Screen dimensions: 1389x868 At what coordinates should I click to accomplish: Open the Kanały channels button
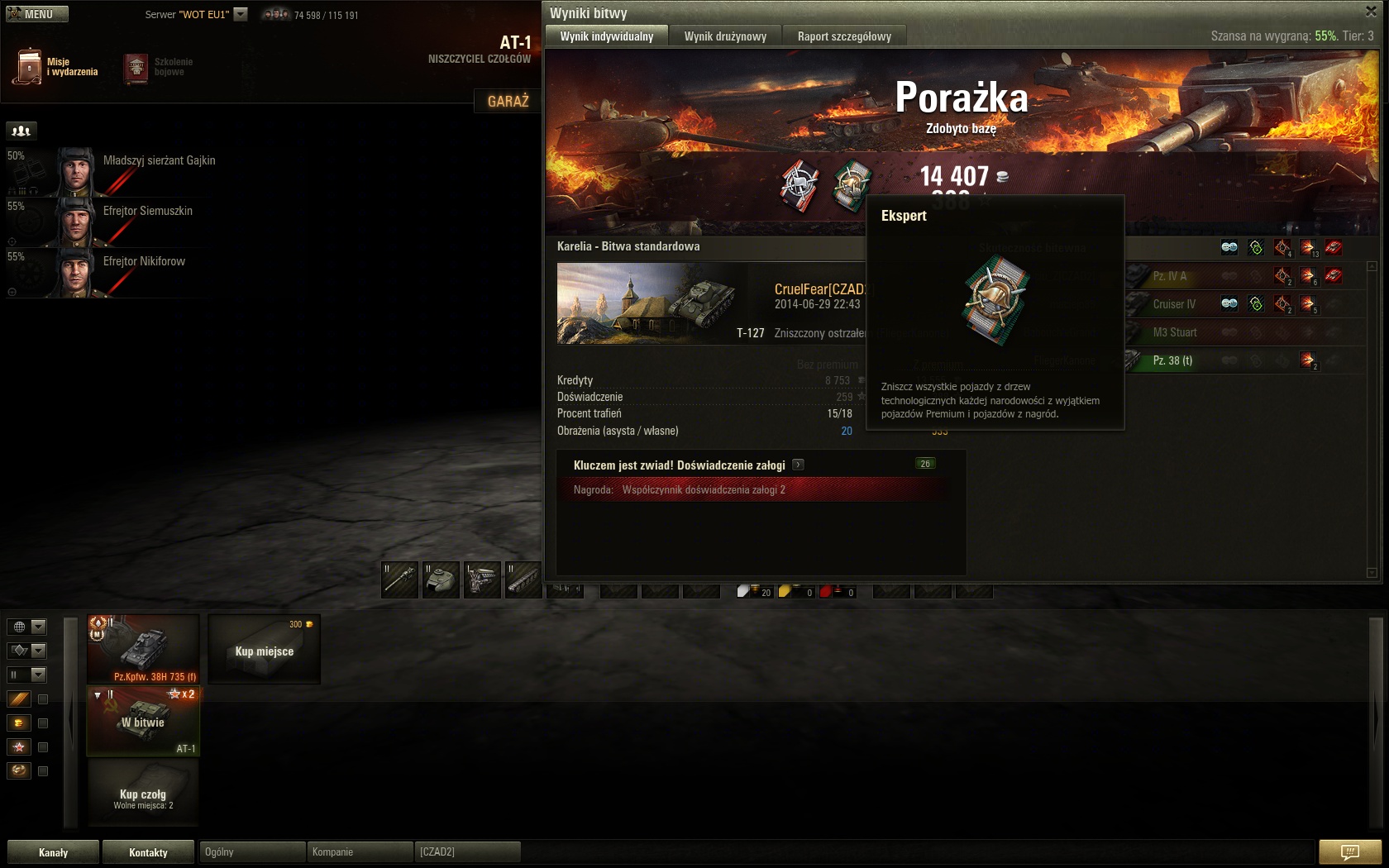click(x=53, y=852)
